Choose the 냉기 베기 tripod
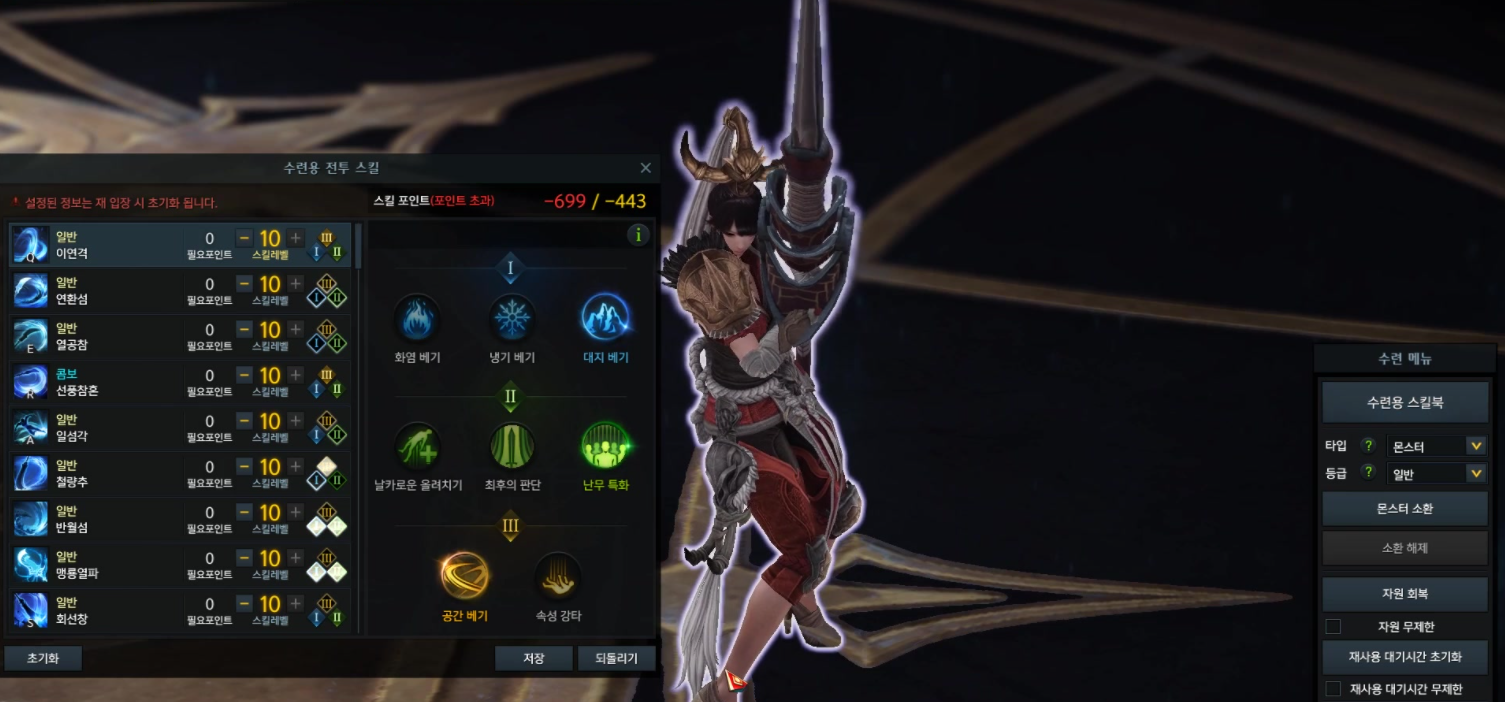Viewport: 1505px width, 702px height. click(512, 319)
